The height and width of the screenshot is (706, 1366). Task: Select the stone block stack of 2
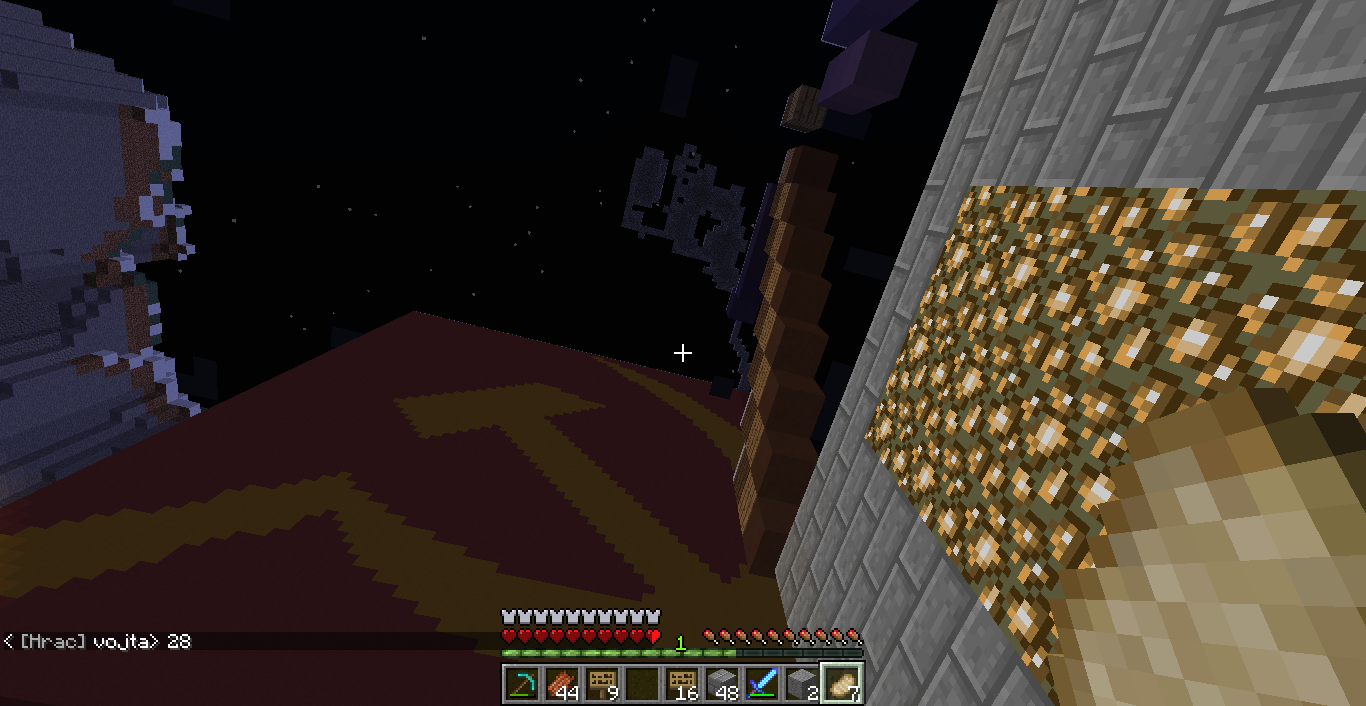[802, 684]
